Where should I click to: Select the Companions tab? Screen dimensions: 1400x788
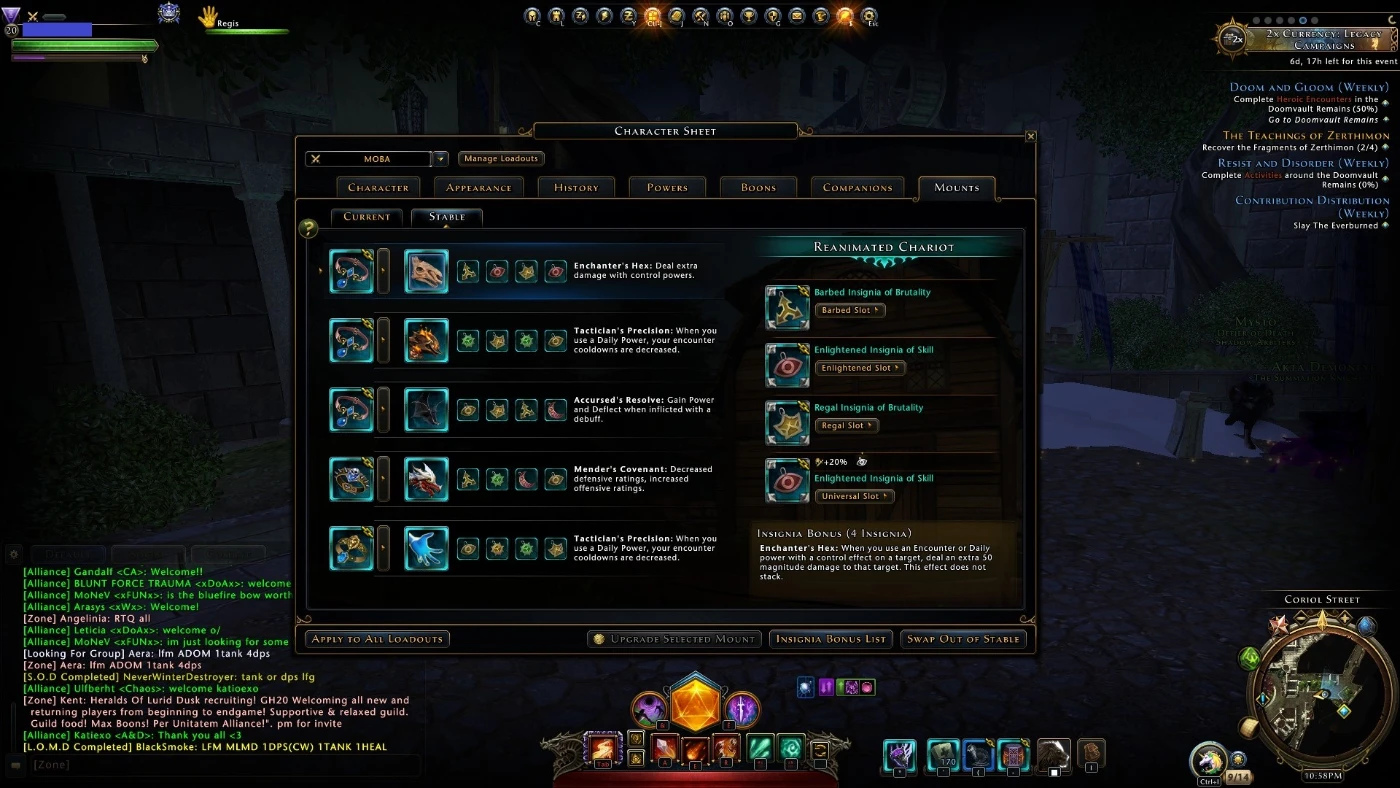[857, 187]
